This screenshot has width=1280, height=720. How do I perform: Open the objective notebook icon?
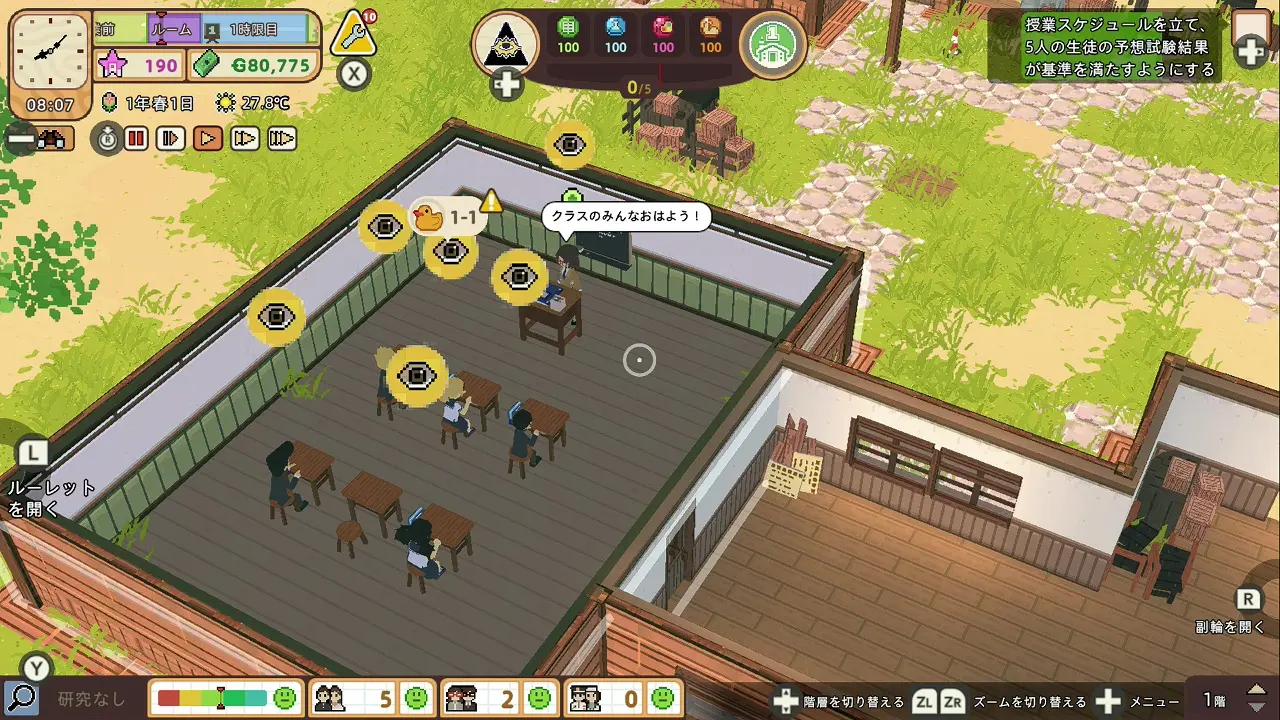point(1251,36)
